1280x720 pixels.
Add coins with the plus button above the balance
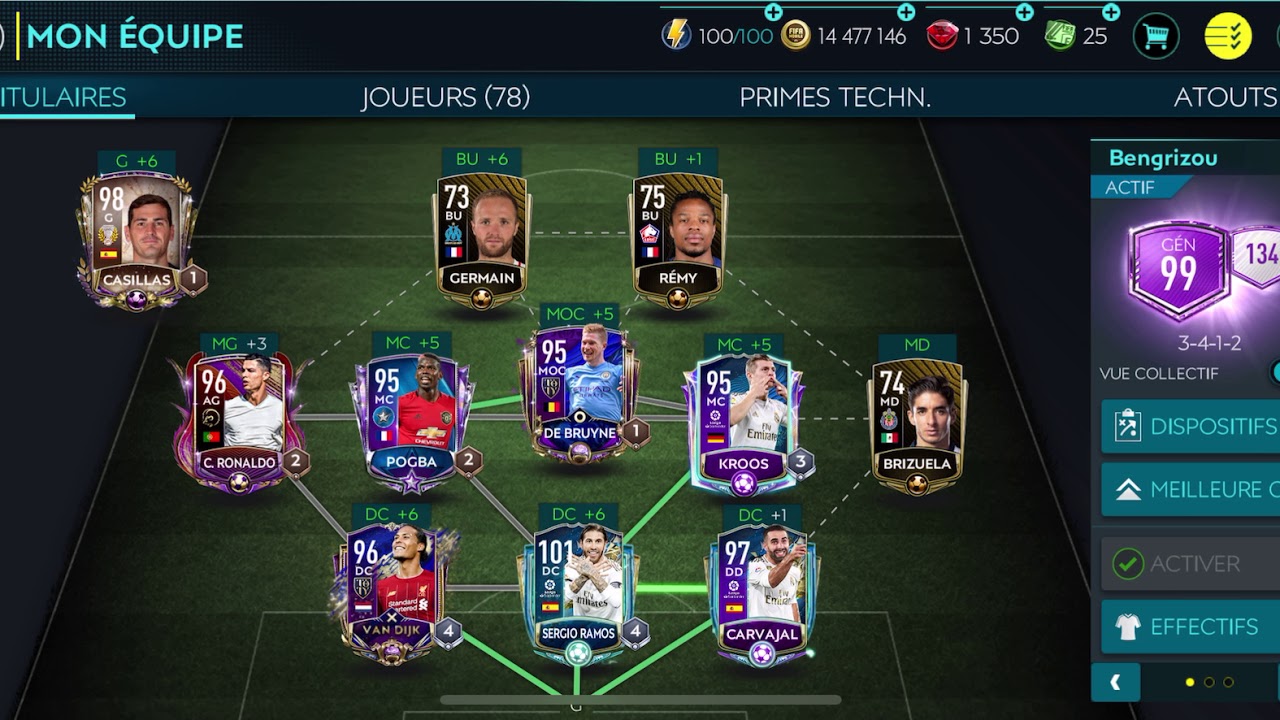[906, 12]
